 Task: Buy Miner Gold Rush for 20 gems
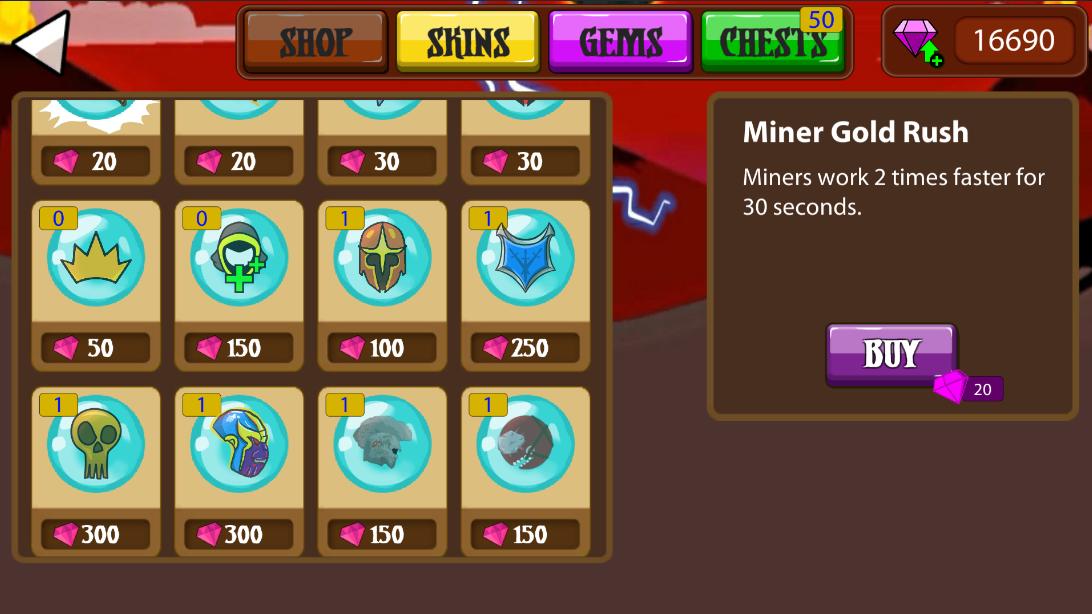[x=891, y=354]
